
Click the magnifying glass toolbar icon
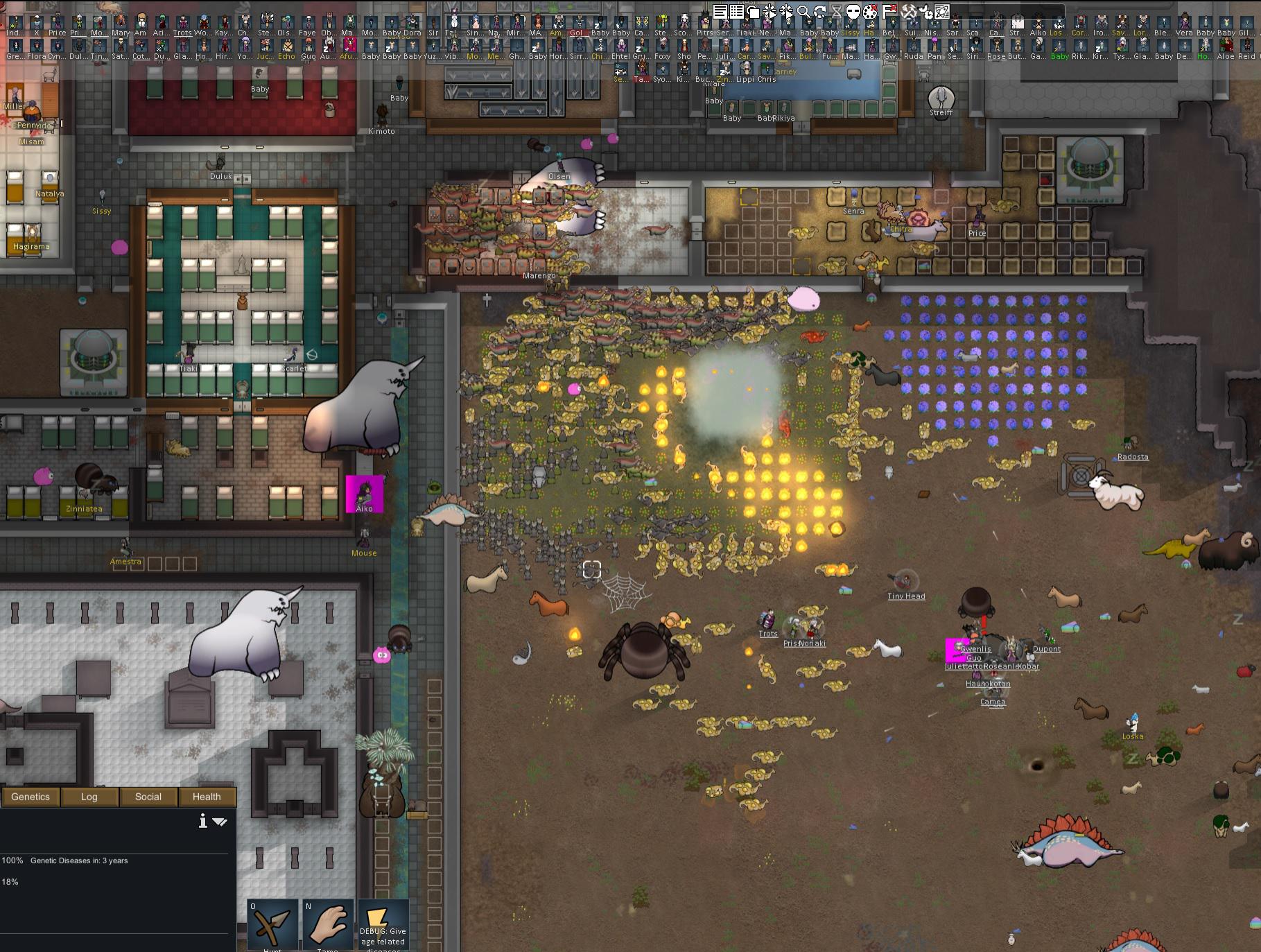[803, 11]
